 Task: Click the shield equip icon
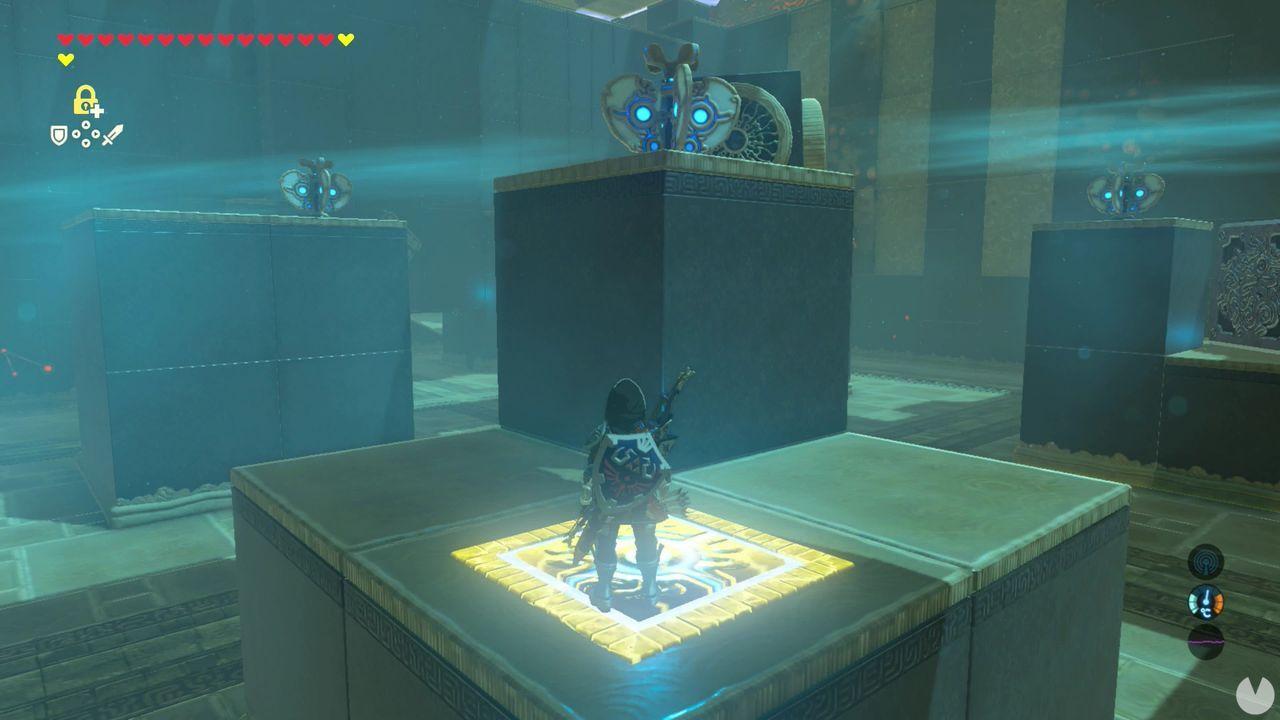pyautogui.click(x=59, y=136)
